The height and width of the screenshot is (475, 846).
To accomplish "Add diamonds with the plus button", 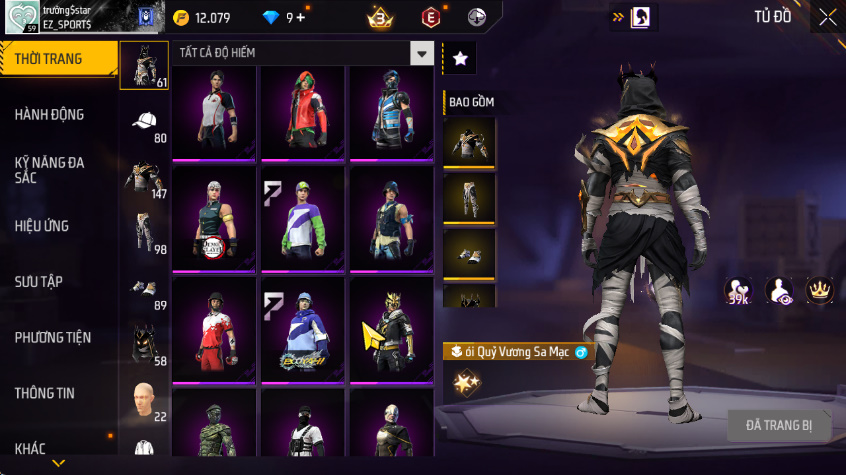I will click(300, 18).
